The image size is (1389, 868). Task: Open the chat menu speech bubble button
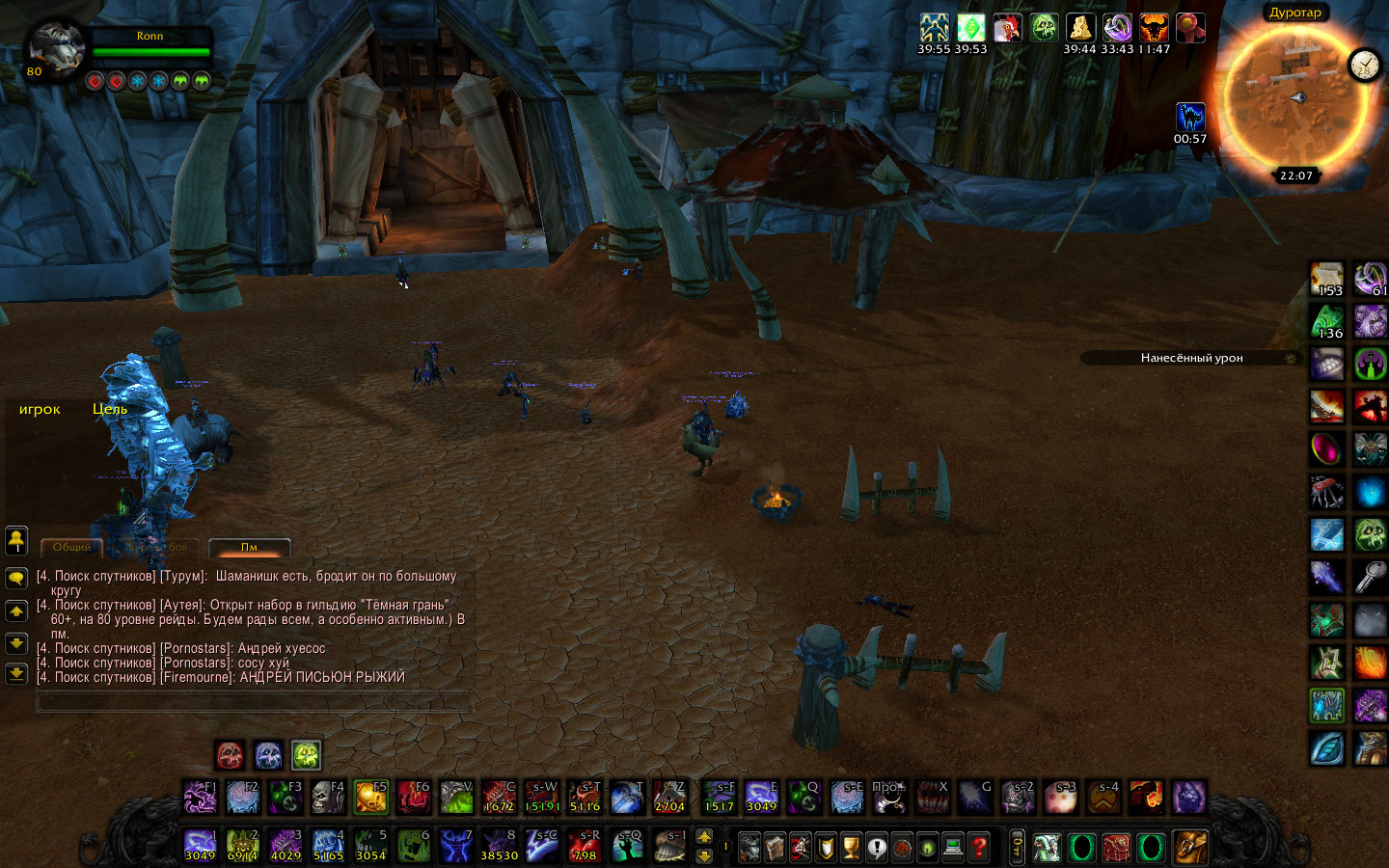pyautogui.click(x=16, y=578)
